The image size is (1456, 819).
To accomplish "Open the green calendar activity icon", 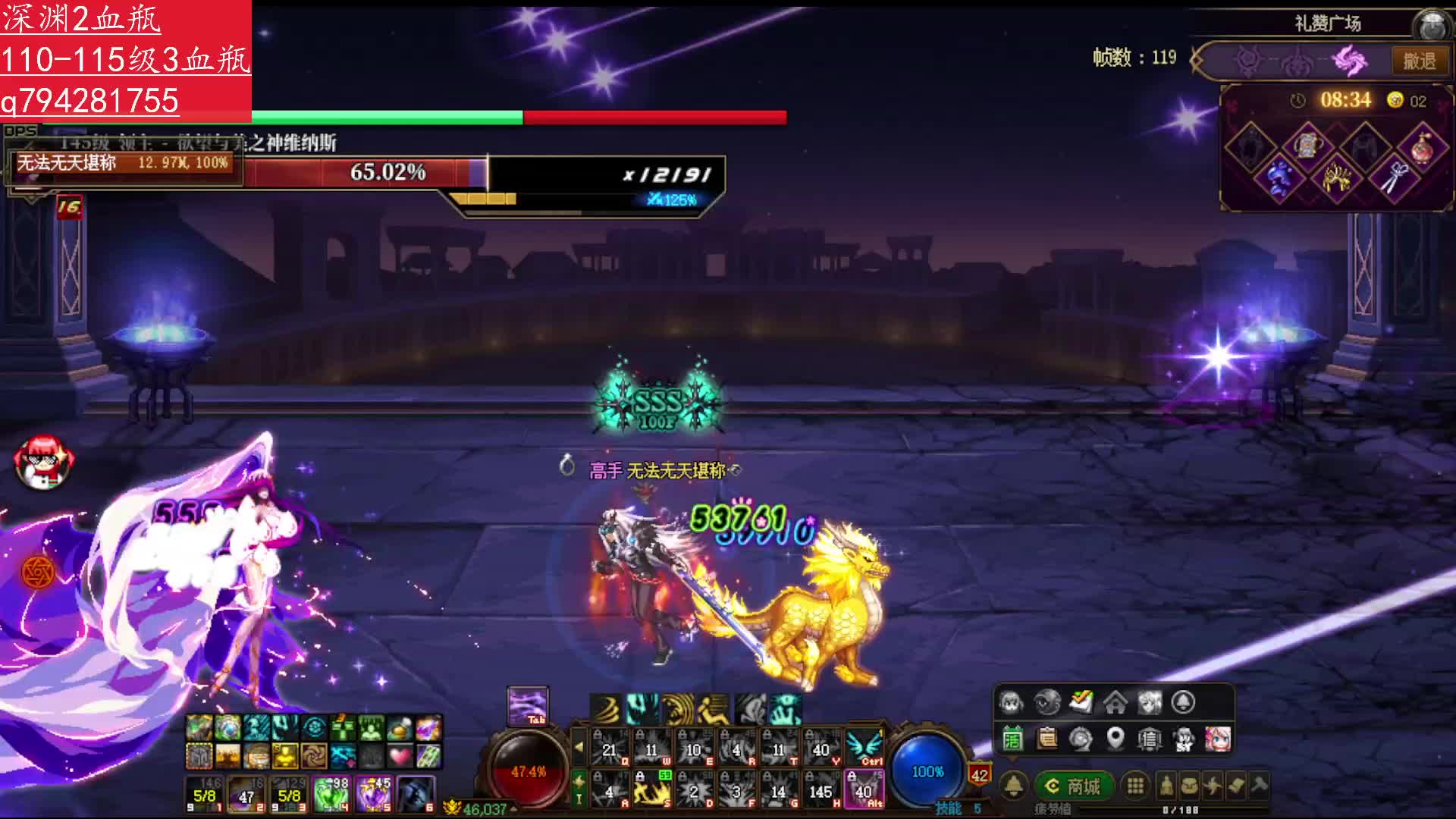I will point(1012,739).
